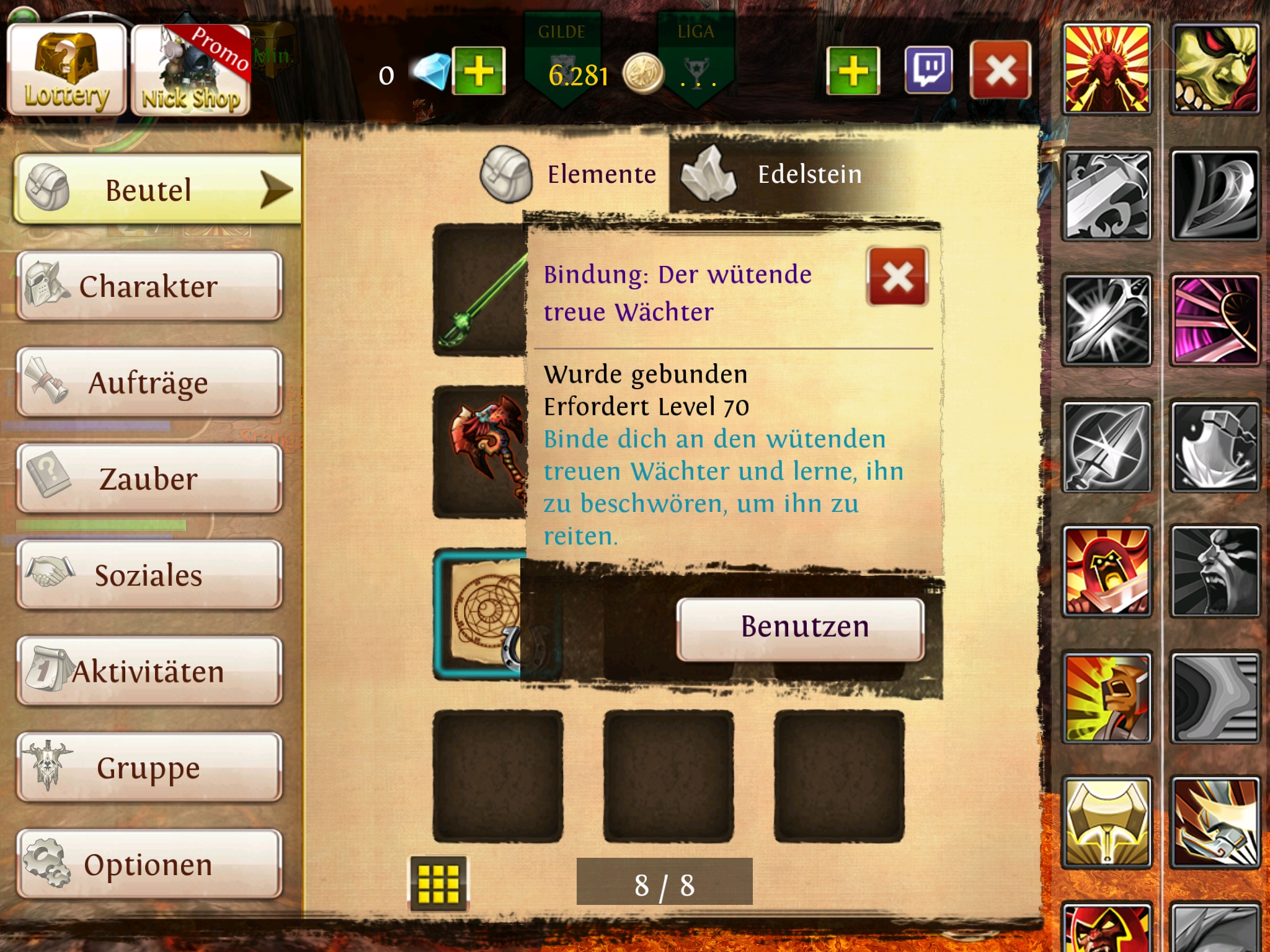
Task: Use the item with Benutzen
Action: (800, 628)
